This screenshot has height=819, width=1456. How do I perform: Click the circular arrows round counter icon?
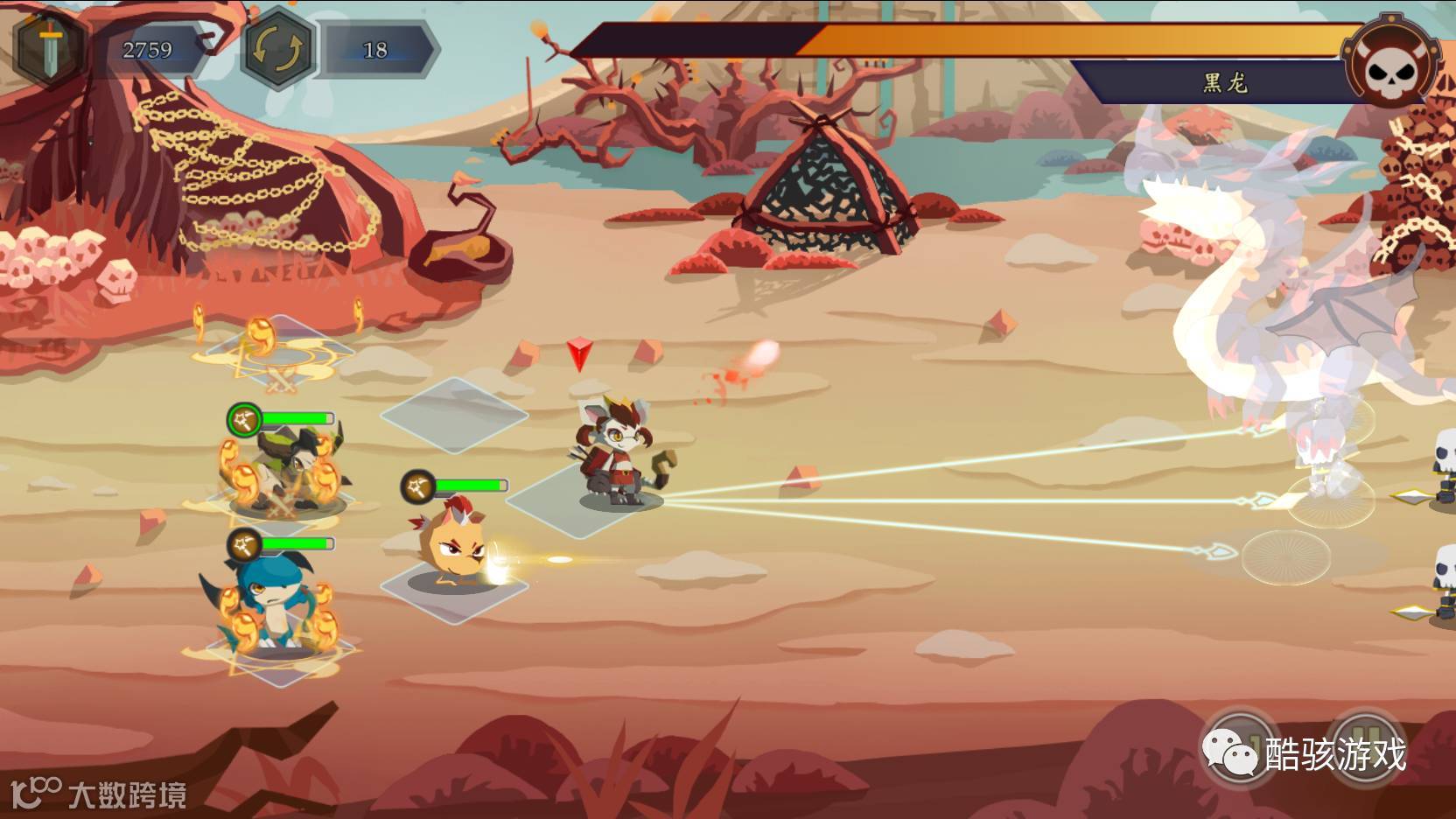coord(276,48)
